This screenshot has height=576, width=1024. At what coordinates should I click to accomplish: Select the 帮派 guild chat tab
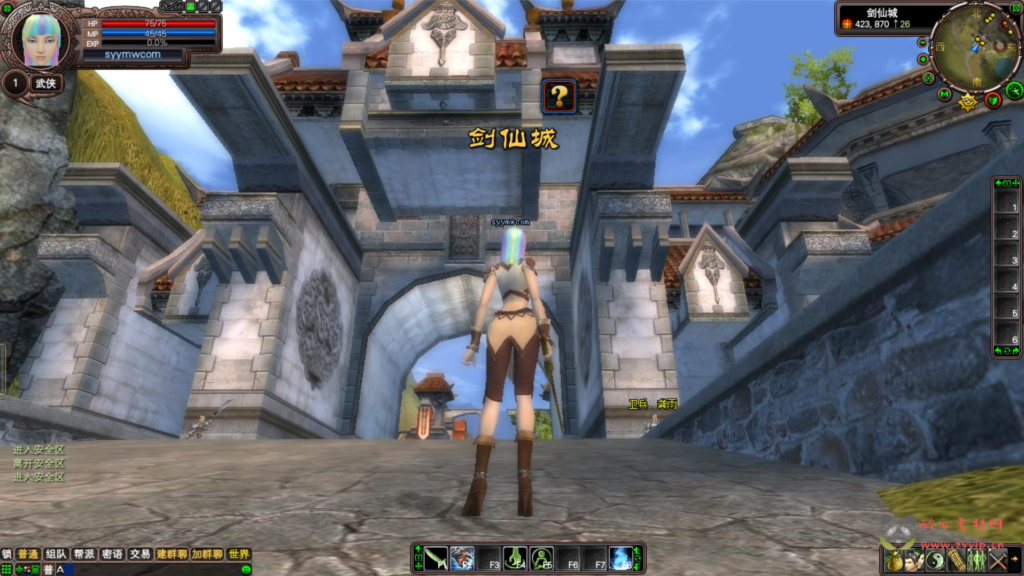[84, 554]
